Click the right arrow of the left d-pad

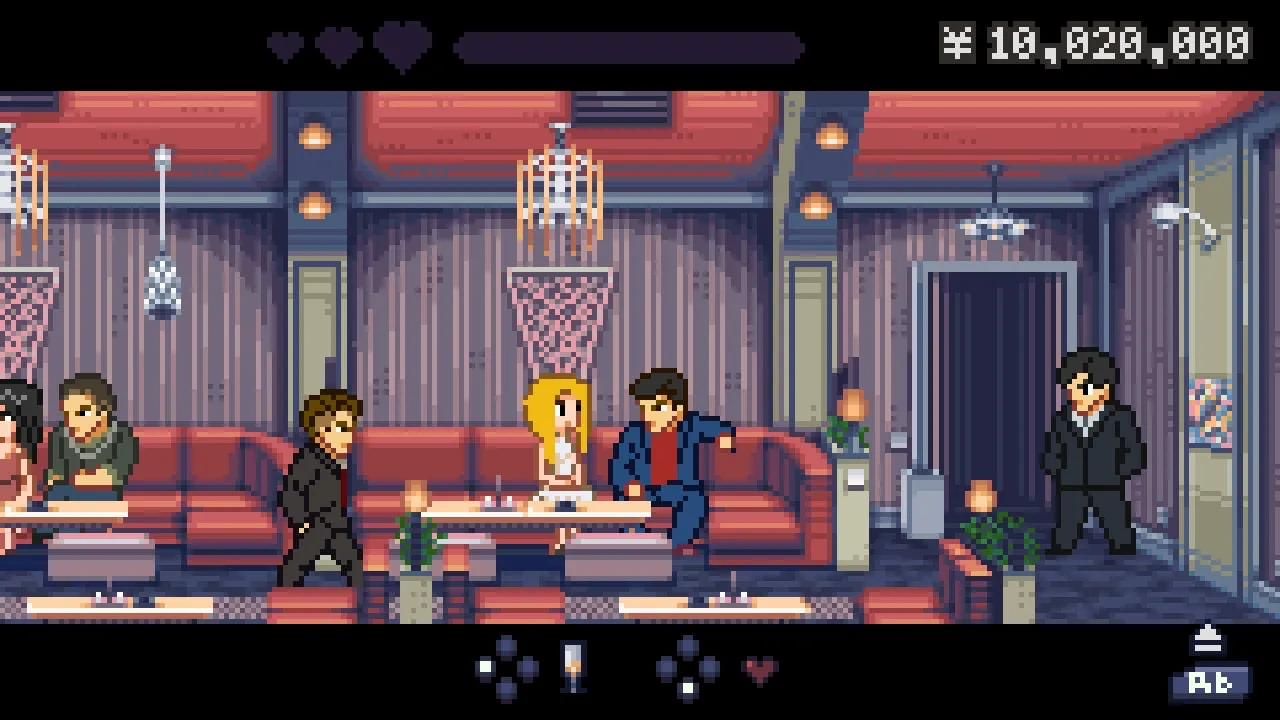(x=527, y=666)
